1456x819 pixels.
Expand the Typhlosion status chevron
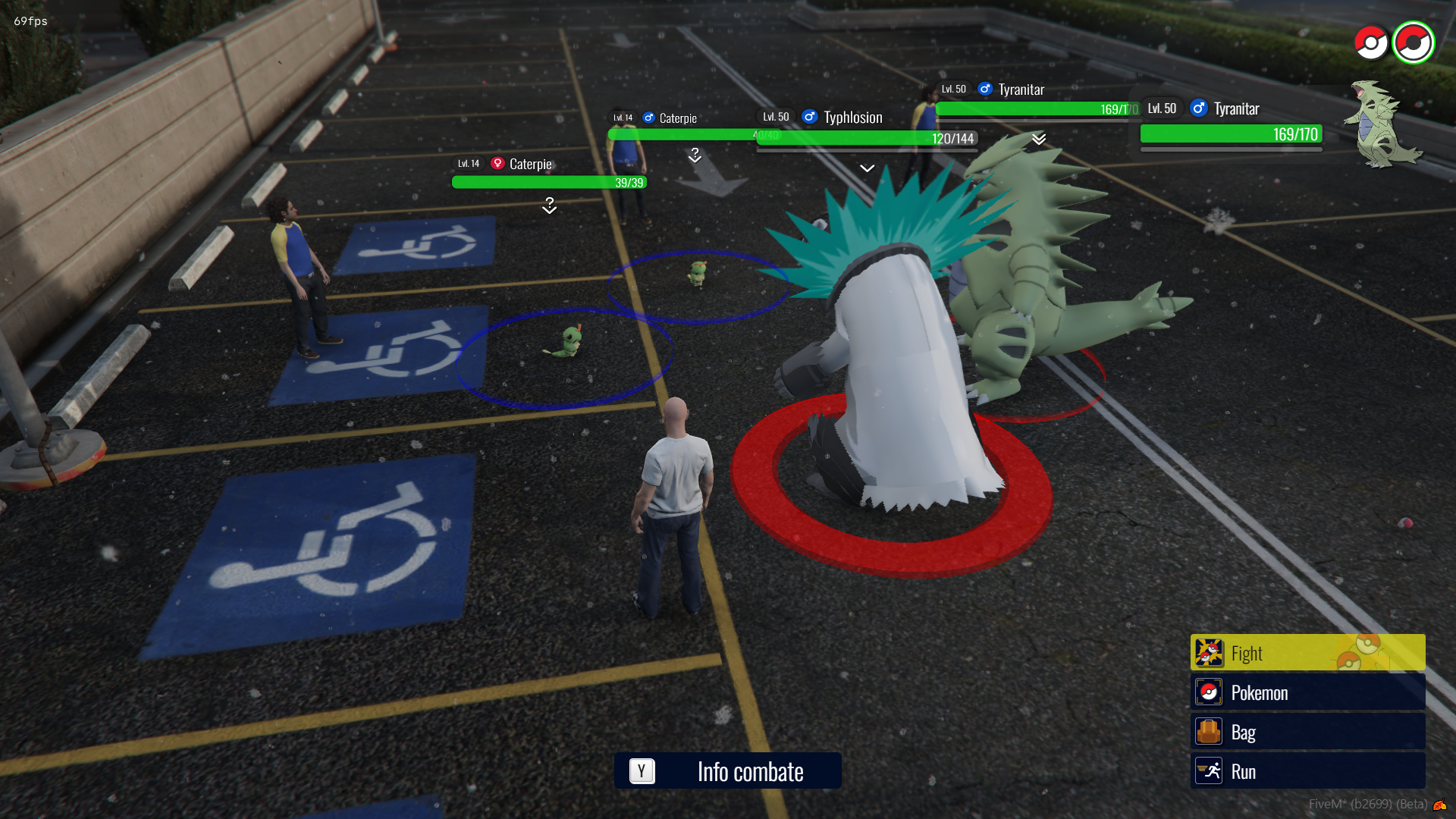coord(867,168)
